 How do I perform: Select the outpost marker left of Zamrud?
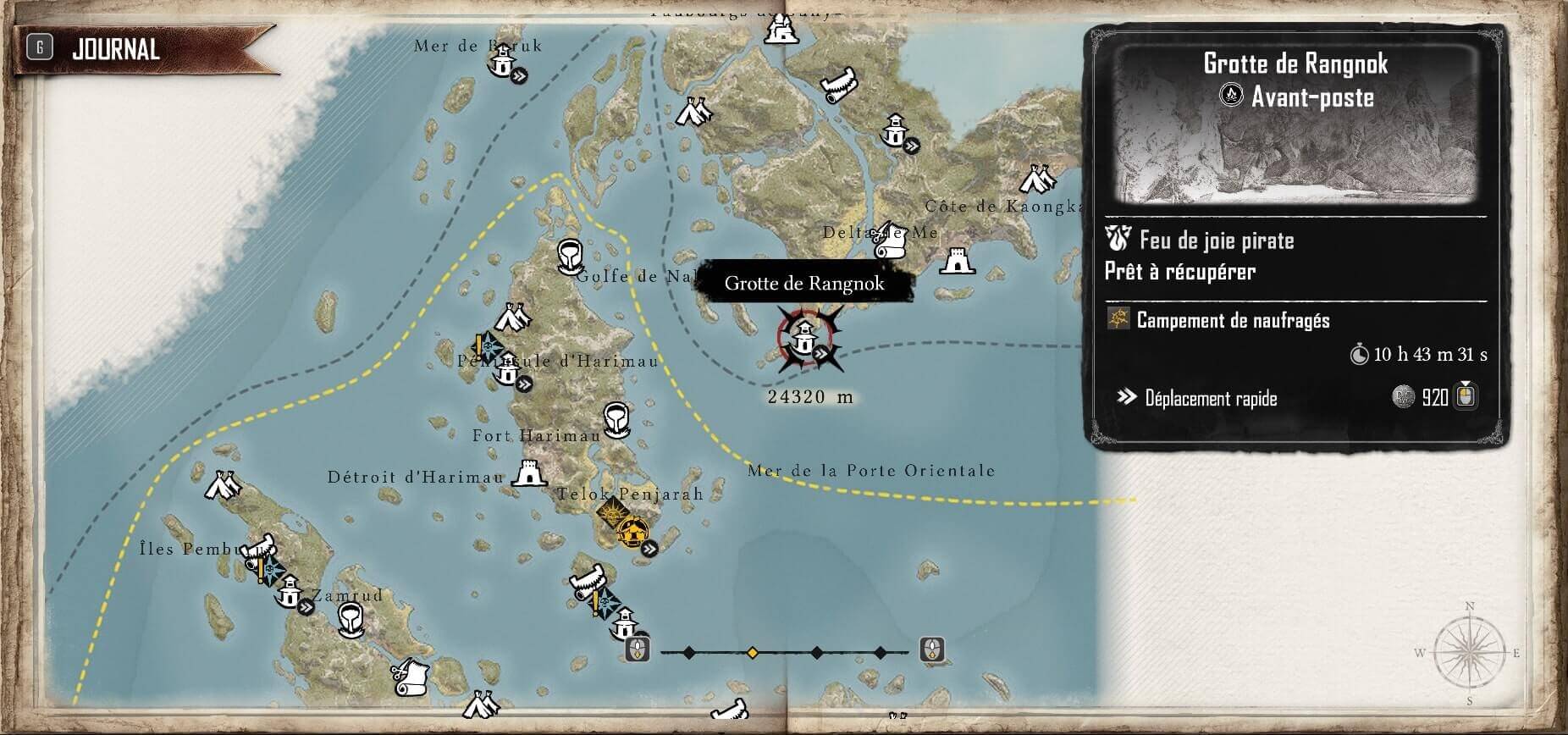tap(289, 590)
